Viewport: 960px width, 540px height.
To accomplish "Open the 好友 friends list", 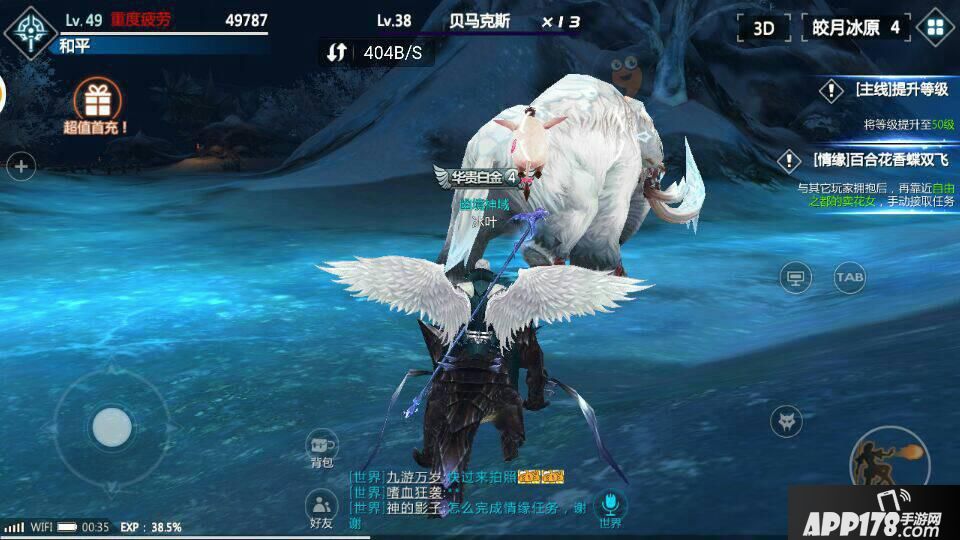I will click(321, 510).
